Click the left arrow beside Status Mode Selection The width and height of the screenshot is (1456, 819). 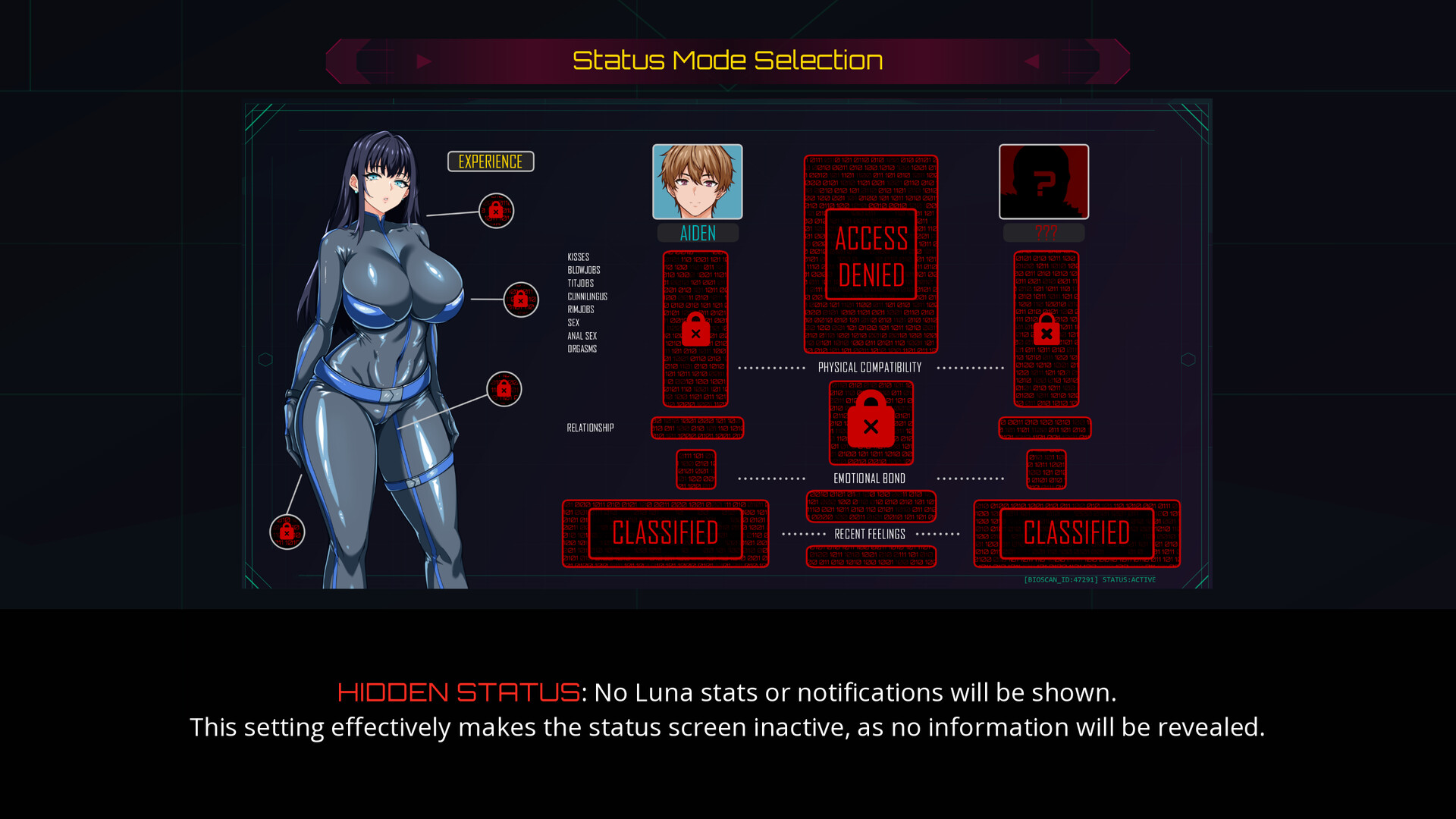coord(423,61)
